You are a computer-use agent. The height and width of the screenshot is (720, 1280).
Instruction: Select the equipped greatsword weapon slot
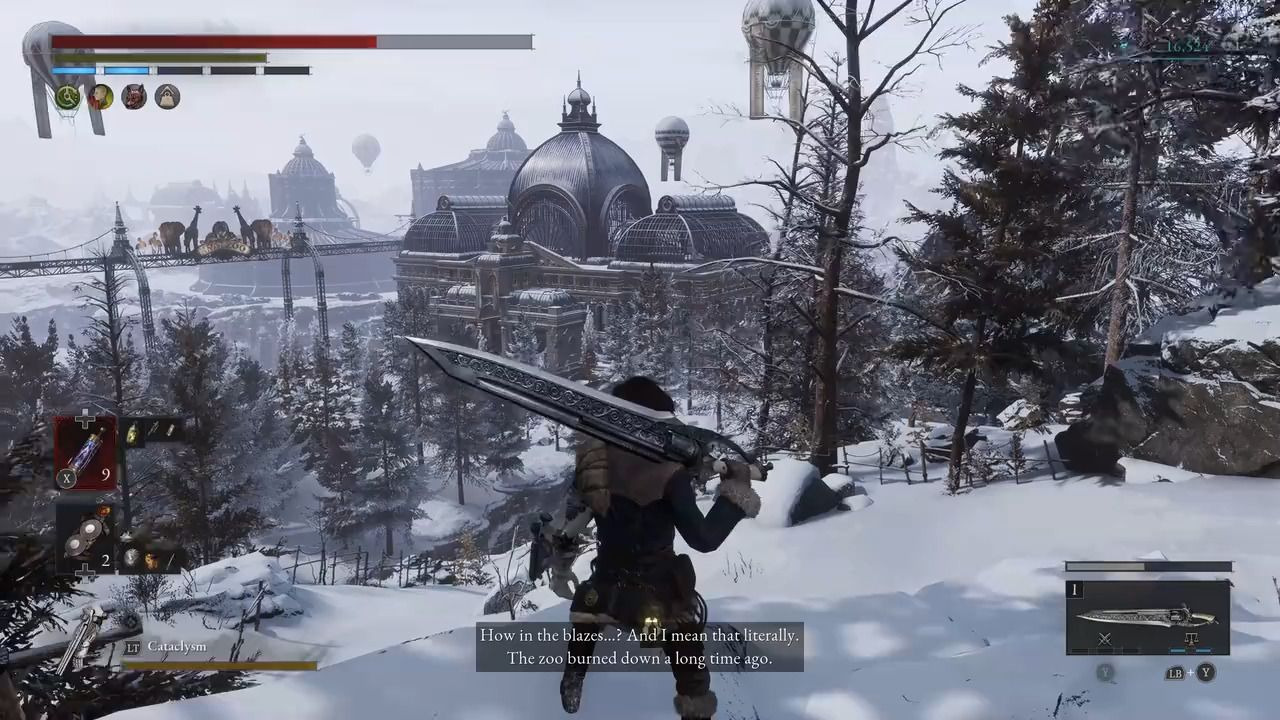(x=1147, y=617)
